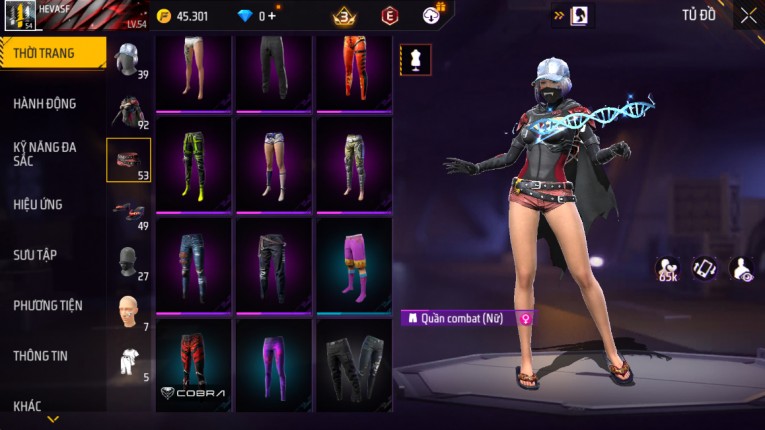
Task: Open the Hành Động category
Action: coord(45,104)
